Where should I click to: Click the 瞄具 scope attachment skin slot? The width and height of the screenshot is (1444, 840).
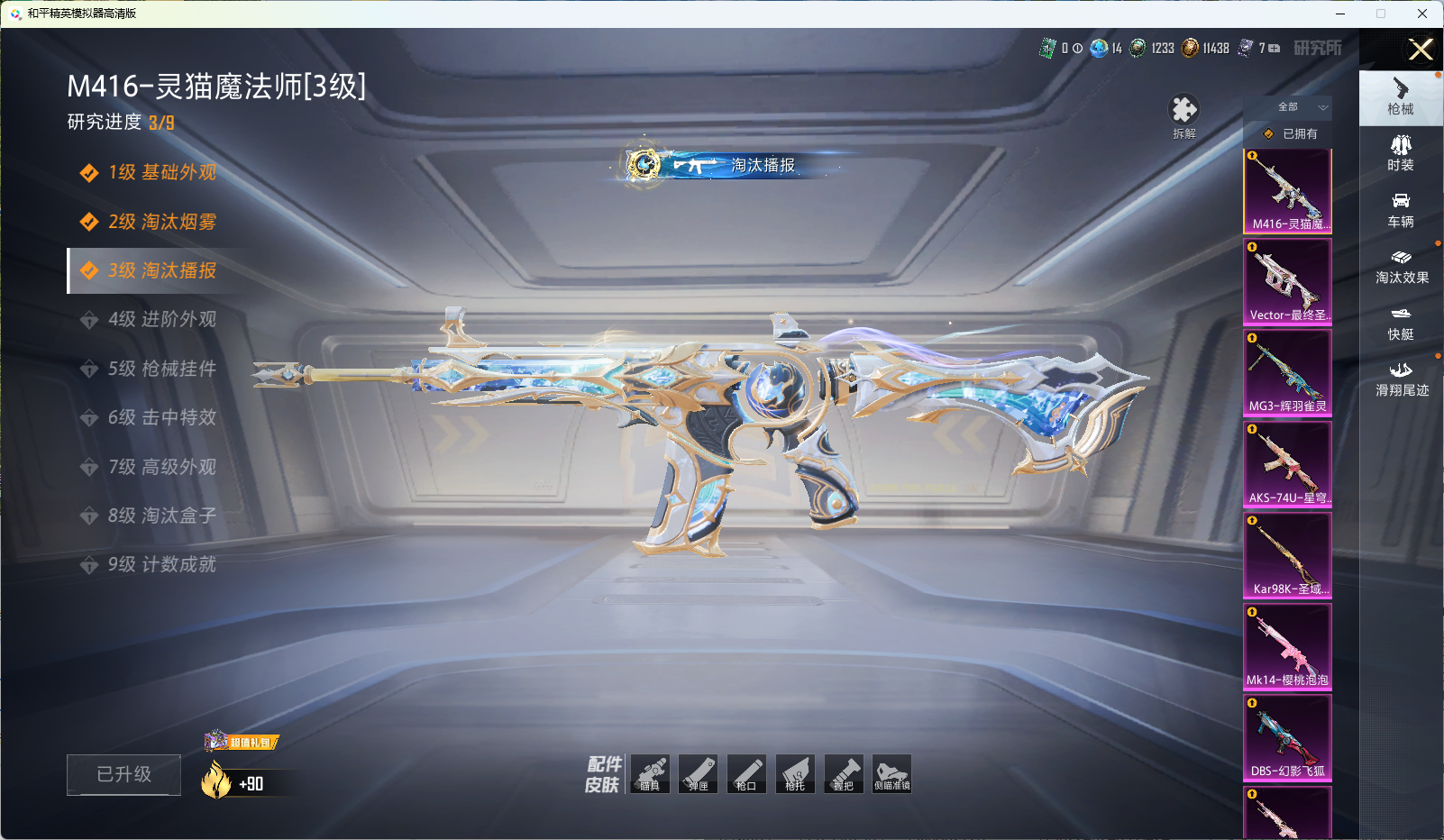pyautogui.click(x=650, y=773)
